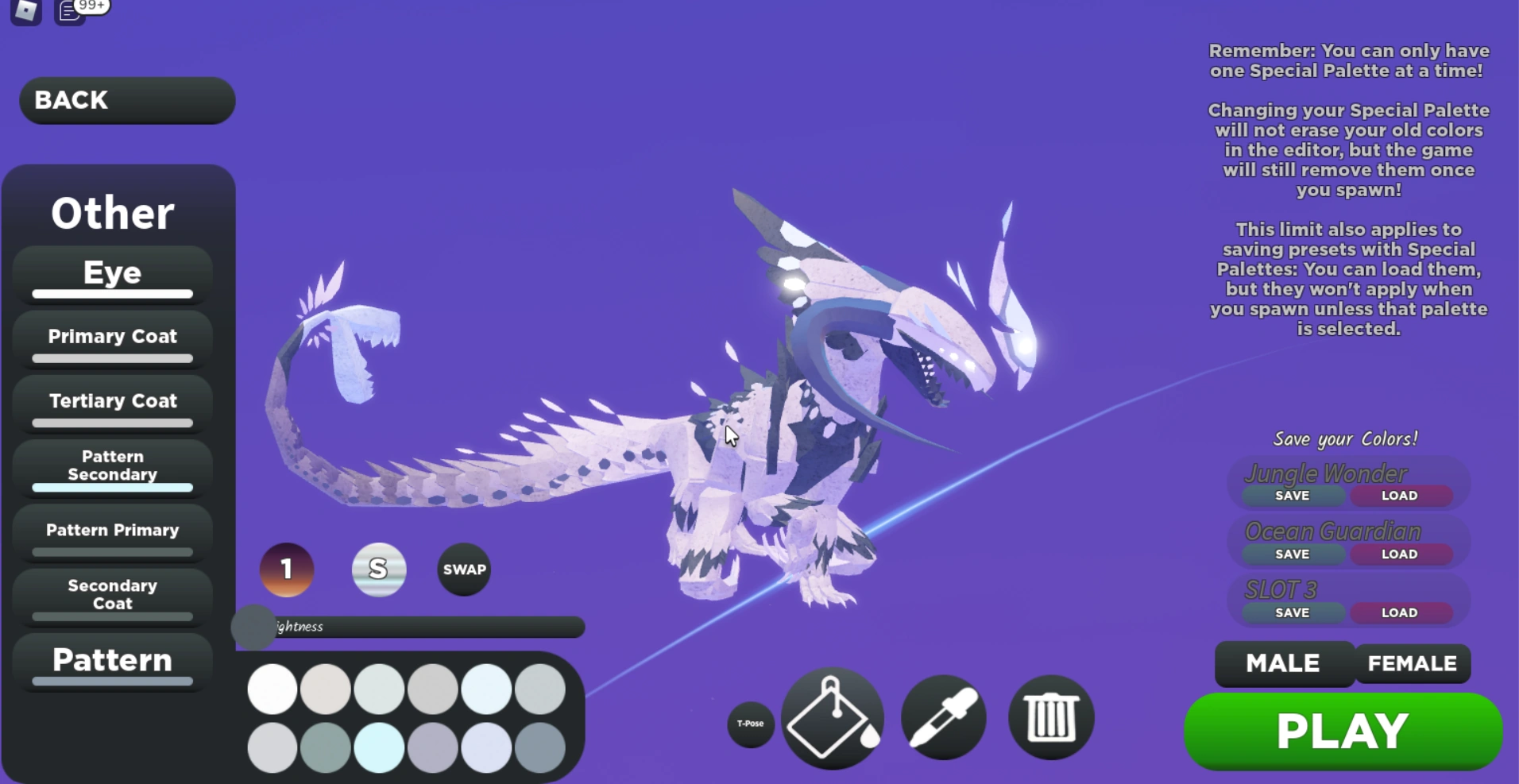Open the chat icon showing 99+ notifications
The image size is (1519, 784).
tap(68, 12)
